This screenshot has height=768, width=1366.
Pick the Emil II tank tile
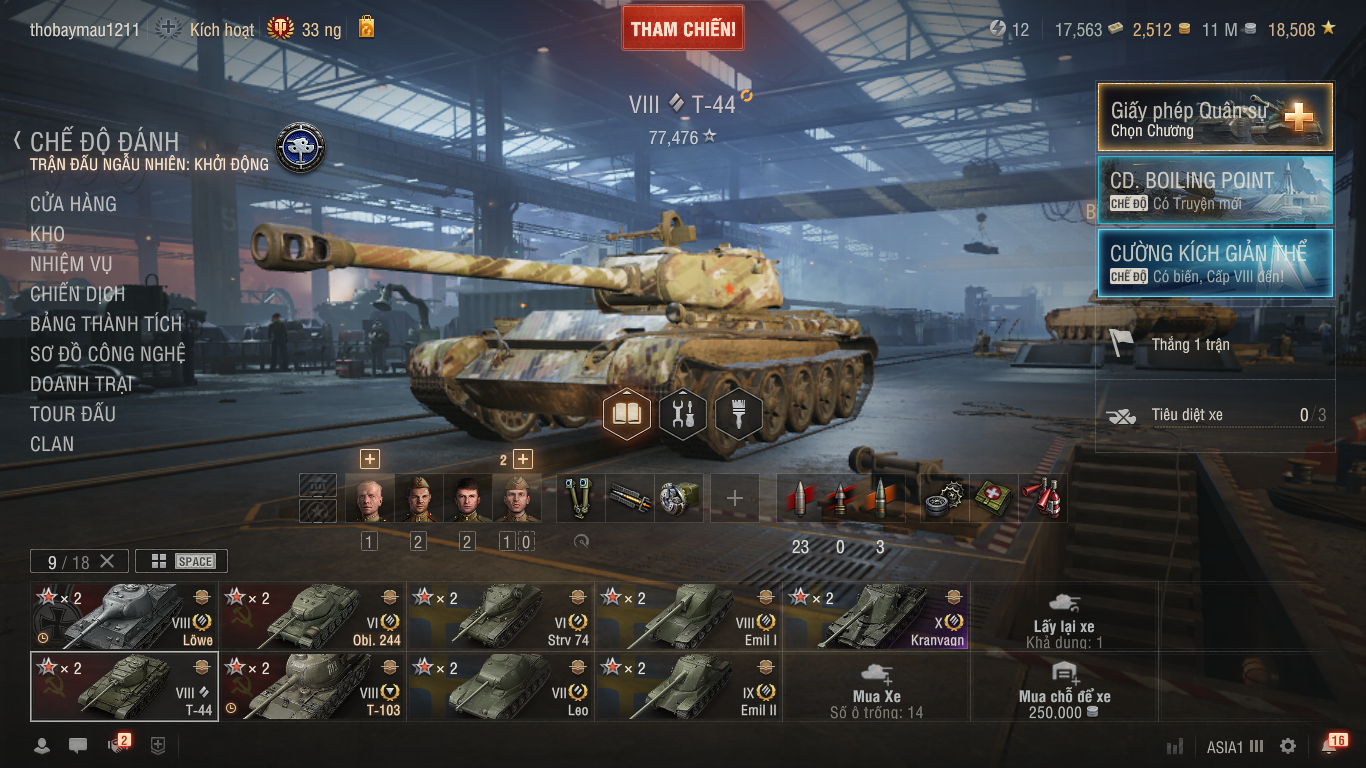[x=688, y=686]
